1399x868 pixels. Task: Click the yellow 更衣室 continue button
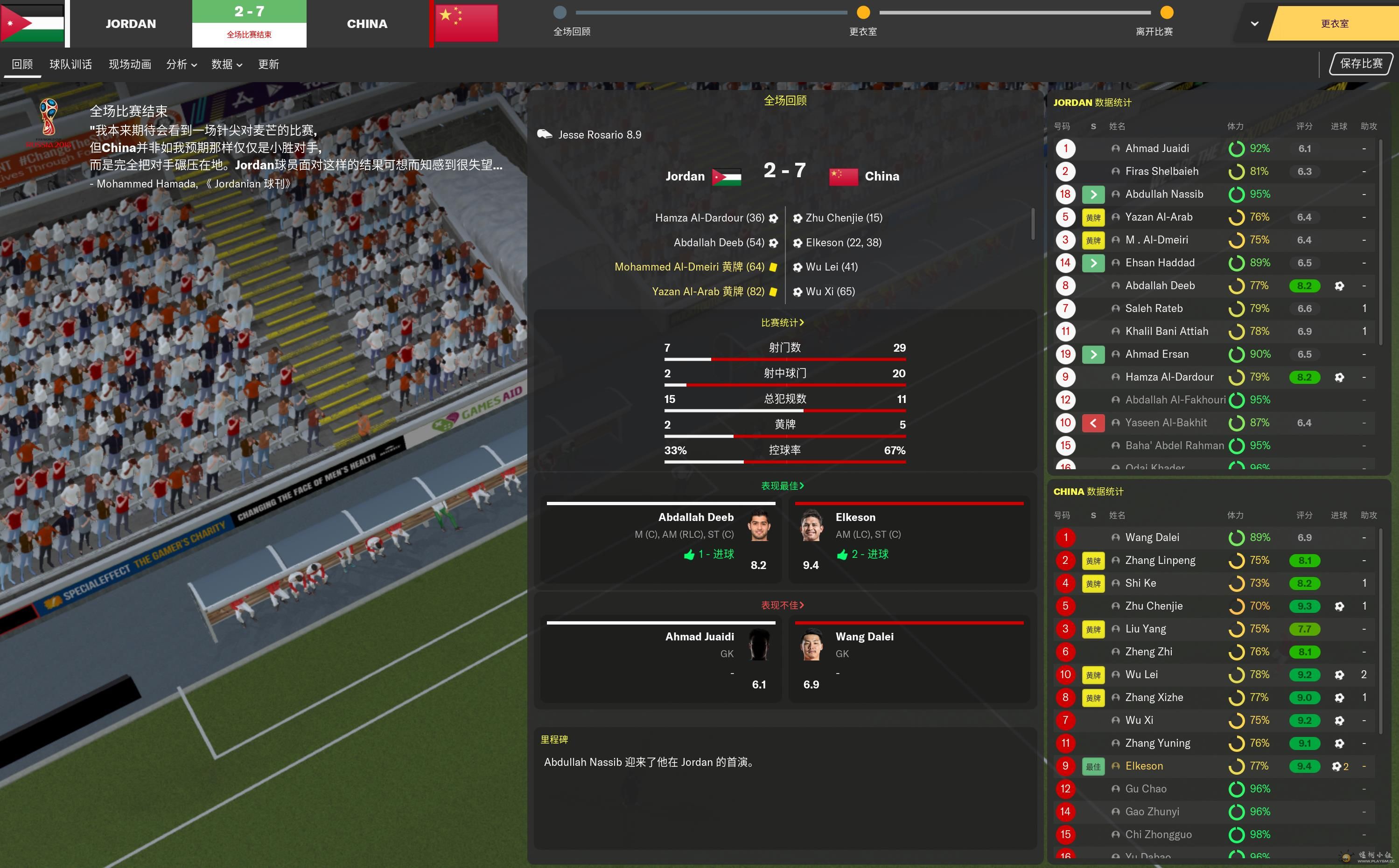coord(1334,23)
